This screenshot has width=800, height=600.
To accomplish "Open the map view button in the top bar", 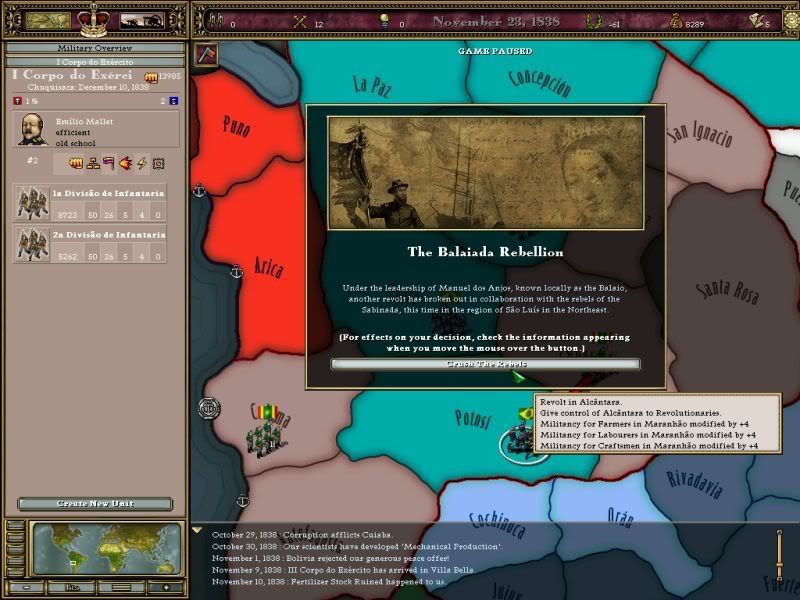I will 47,19.
